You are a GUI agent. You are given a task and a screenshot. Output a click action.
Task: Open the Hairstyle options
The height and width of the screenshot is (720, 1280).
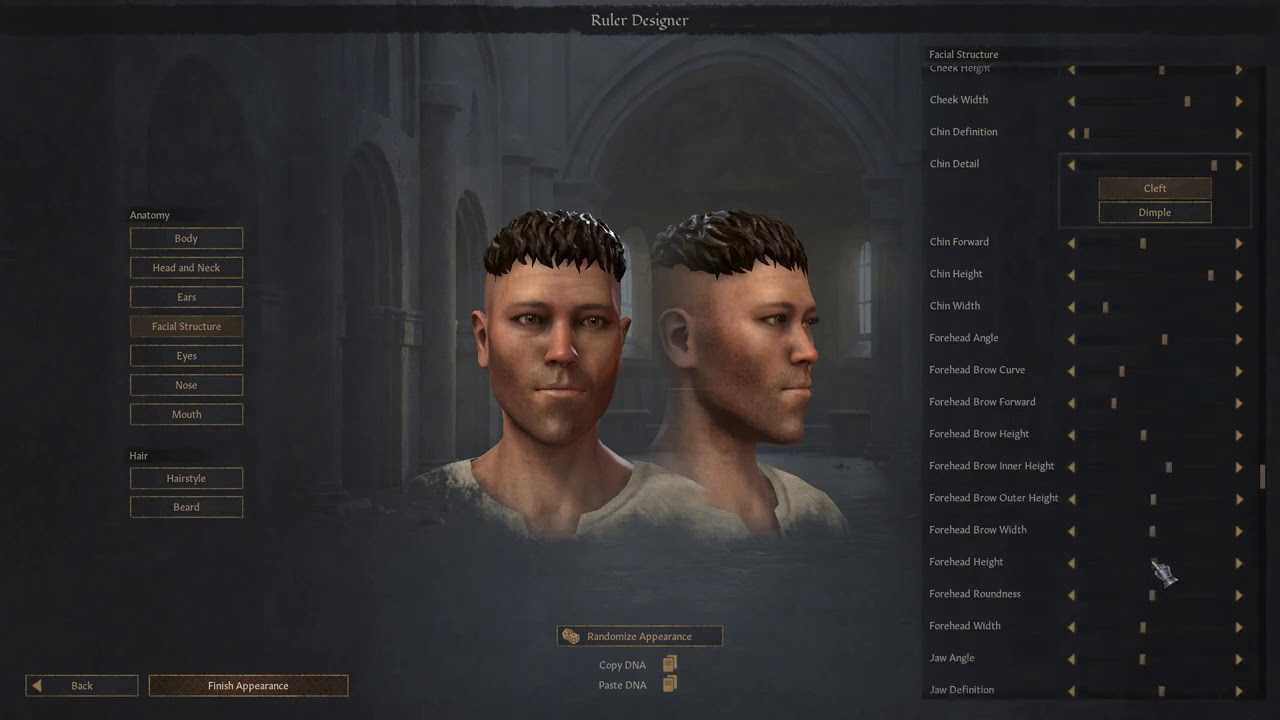coord(186,479)
